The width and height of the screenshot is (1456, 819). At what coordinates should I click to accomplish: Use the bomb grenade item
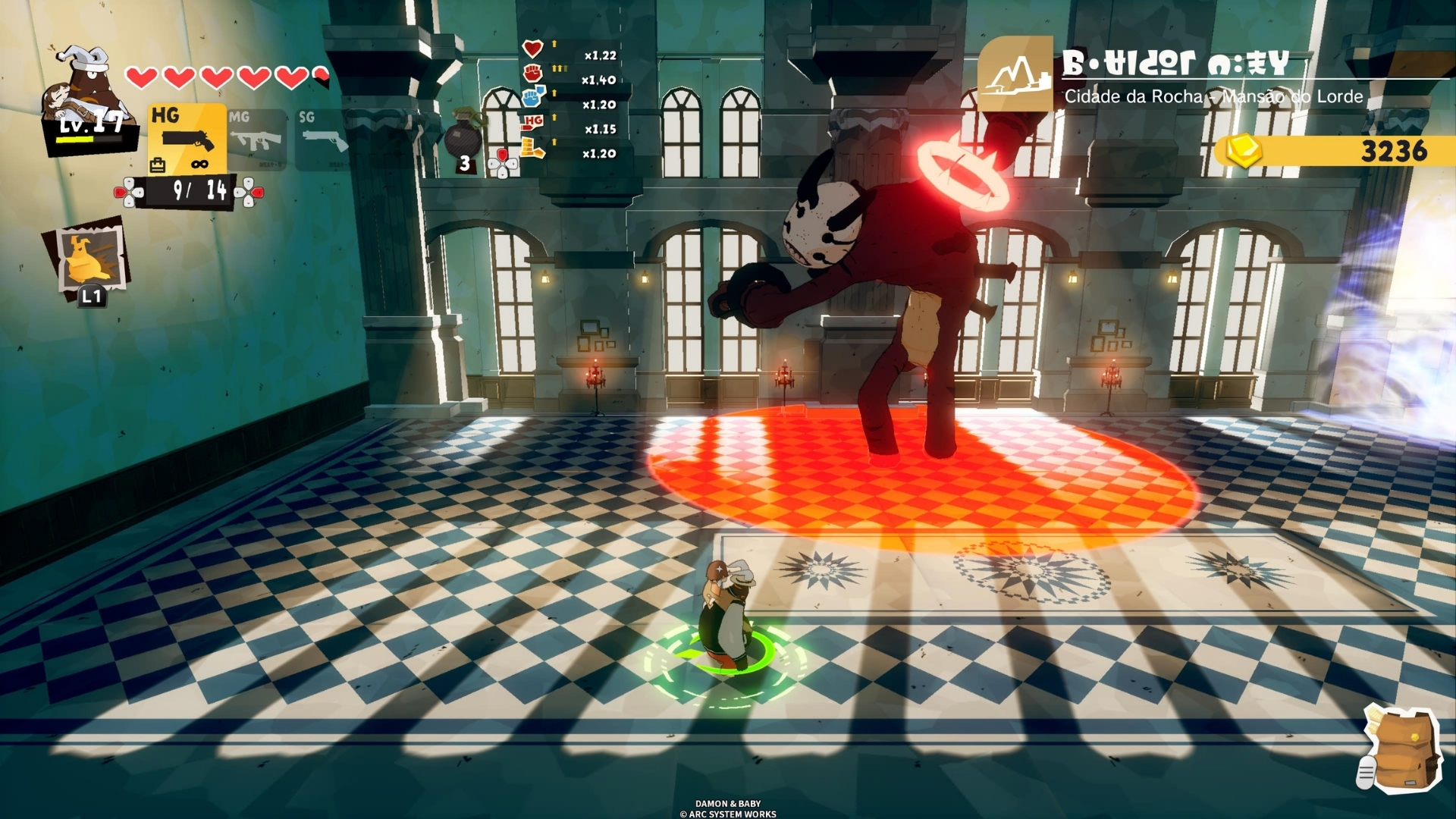click(462, 140)
